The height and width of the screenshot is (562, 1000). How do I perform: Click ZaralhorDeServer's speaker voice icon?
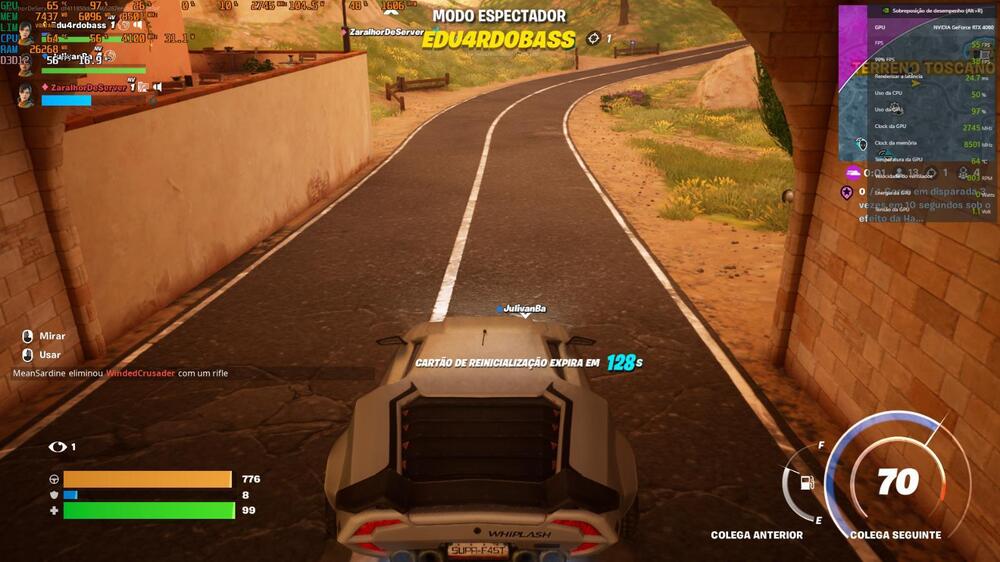(x=157, y=87)
